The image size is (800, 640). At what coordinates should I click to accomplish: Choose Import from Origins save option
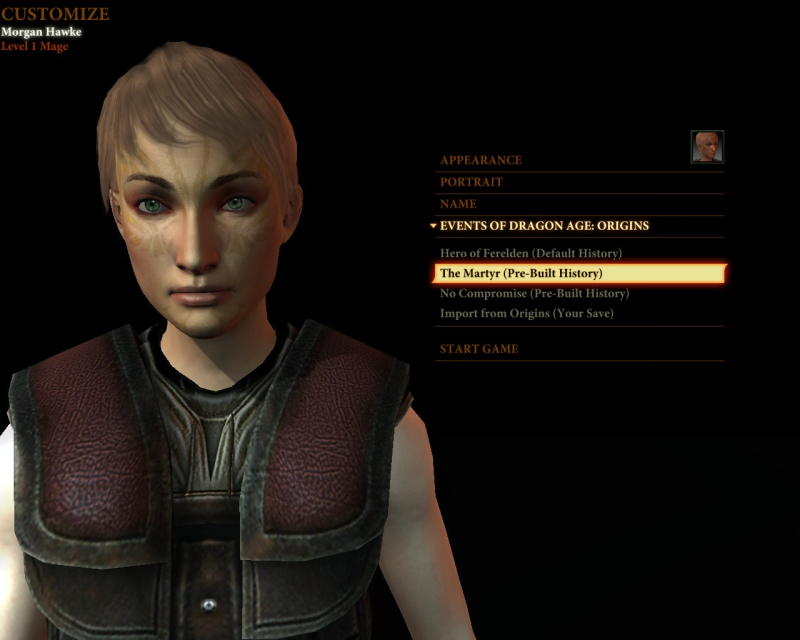point(526,314)
